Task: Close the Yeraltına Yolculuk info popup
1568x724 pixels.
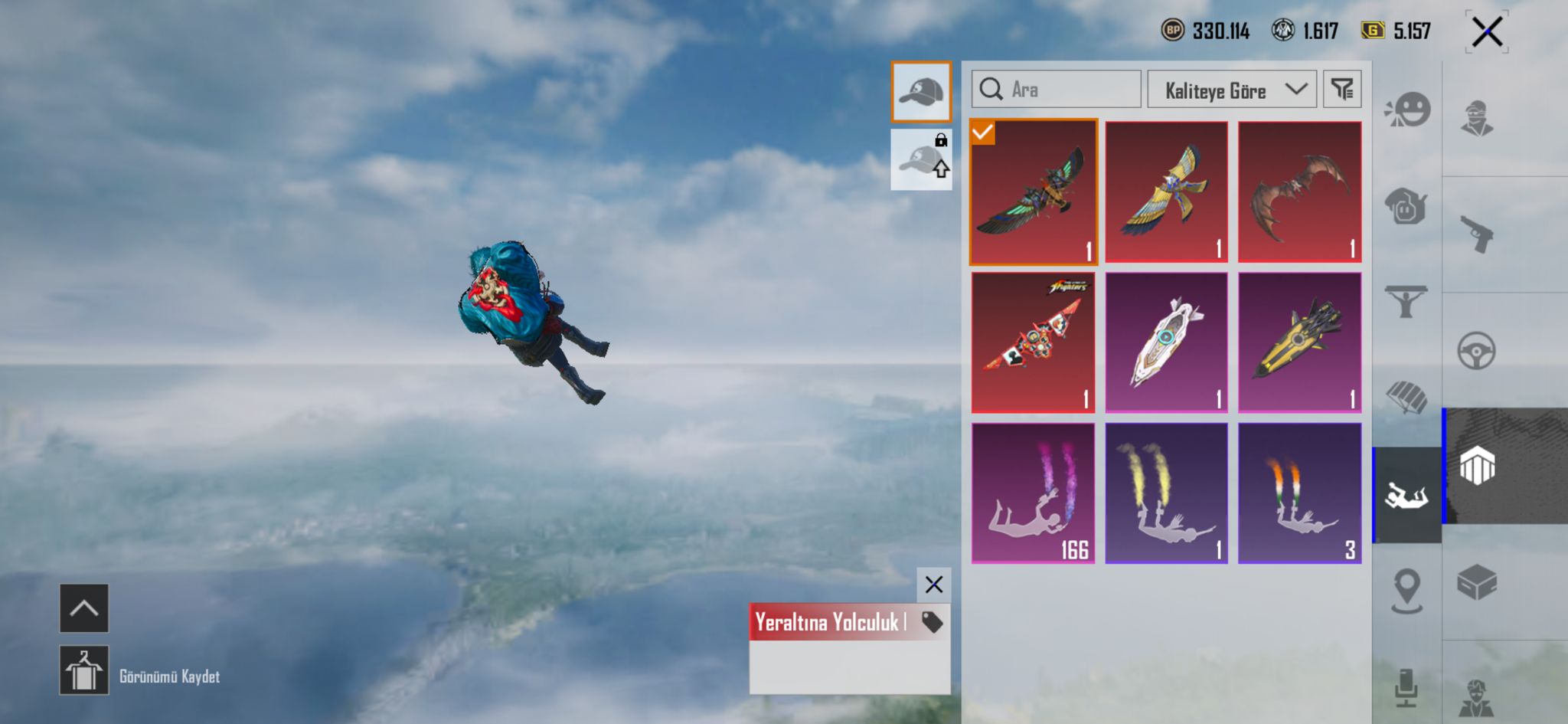Action: tap(933, 585)
